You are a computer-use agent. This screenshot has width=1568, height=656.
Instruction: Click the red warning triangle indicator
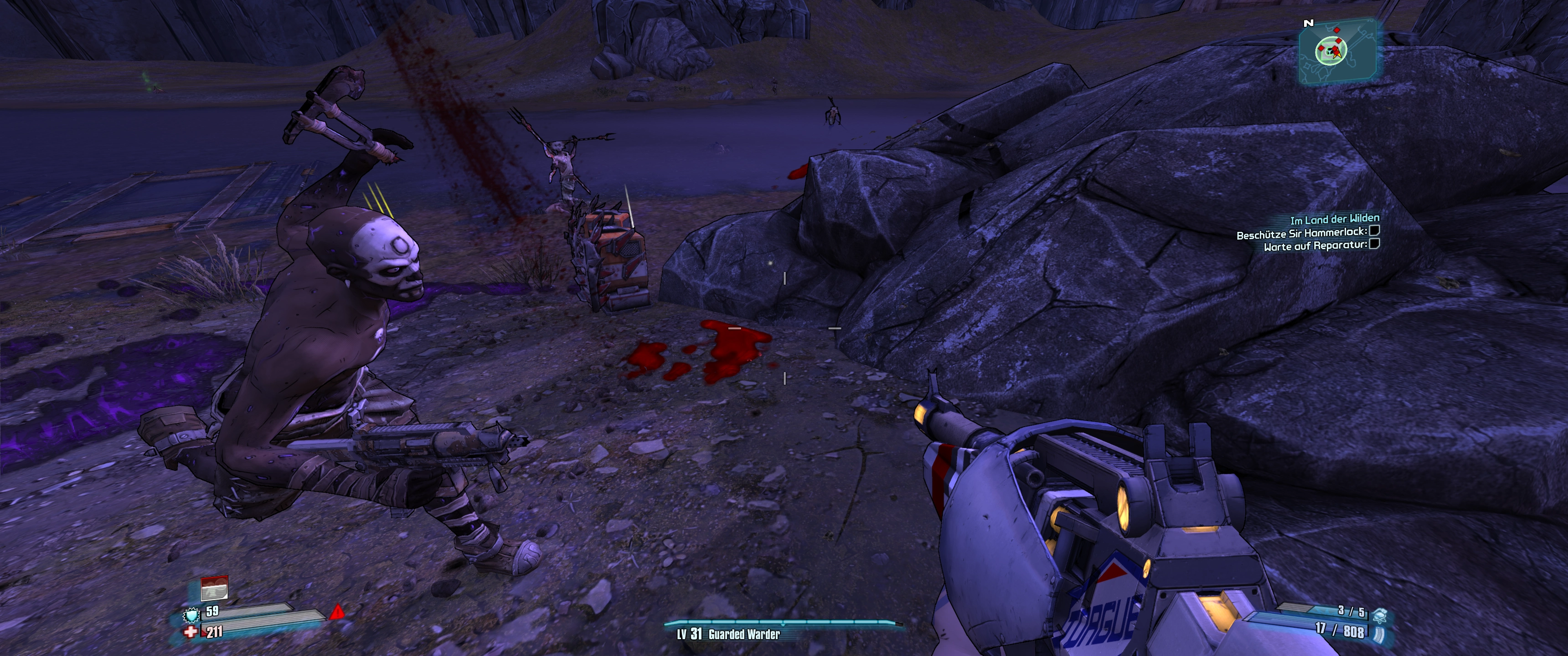(337, 612)
